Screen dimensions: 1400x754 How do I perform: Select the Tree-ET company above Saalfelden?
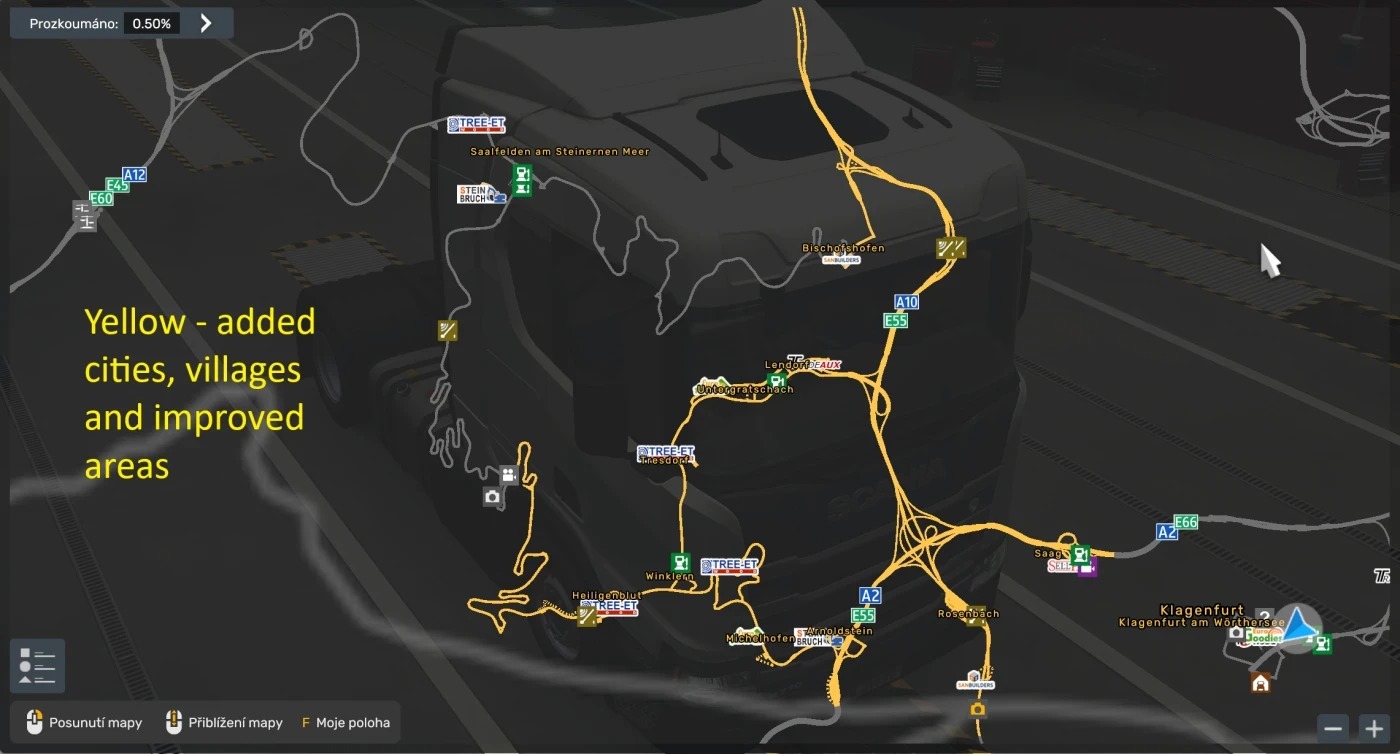pos(476,125)
